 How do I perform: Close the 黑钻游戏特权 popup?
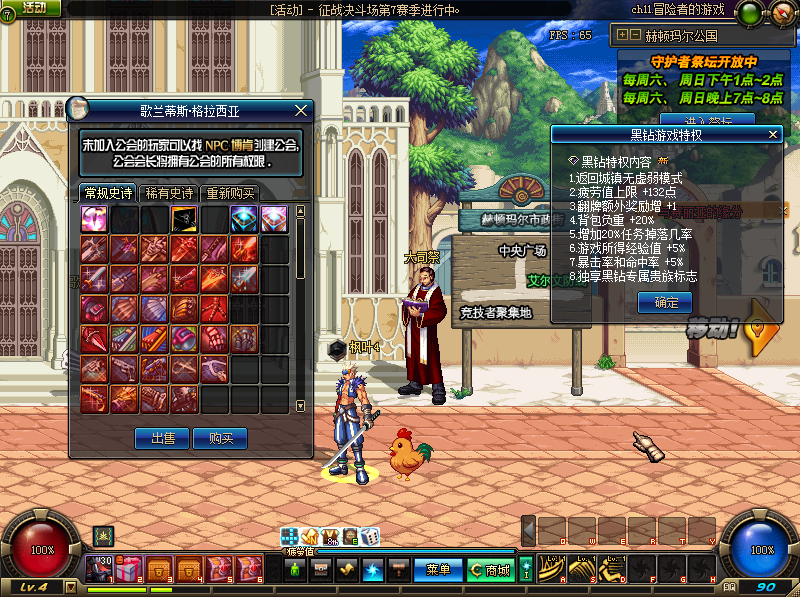pos(771,134)
